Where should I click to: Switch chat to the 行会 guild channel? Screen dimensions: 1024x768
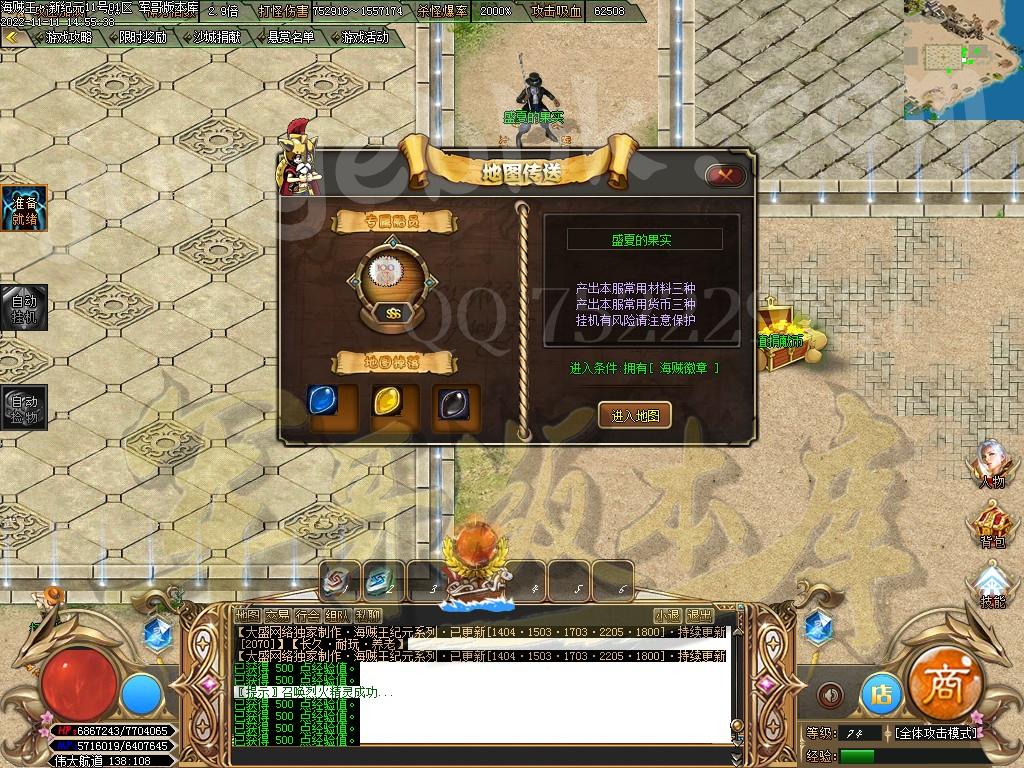pos(308,615)
